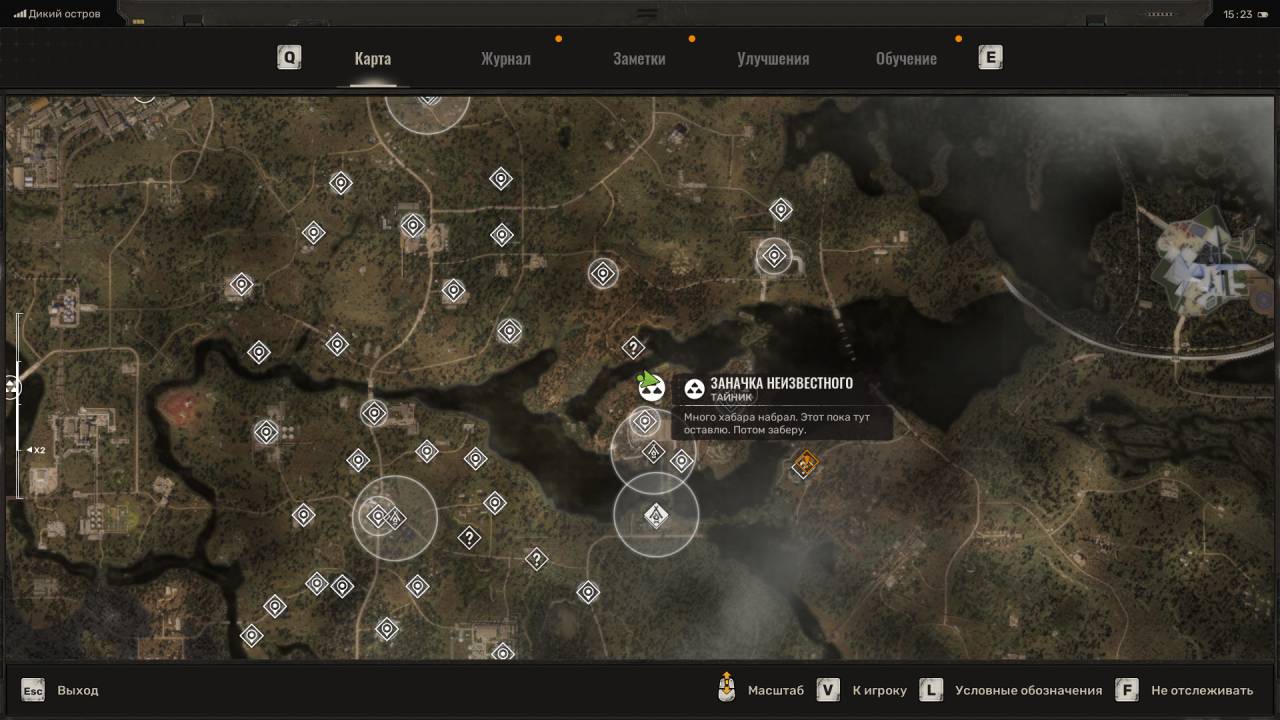Select the Карта tab
This screenshot has width=1280, height=720.
pos(372,58)
